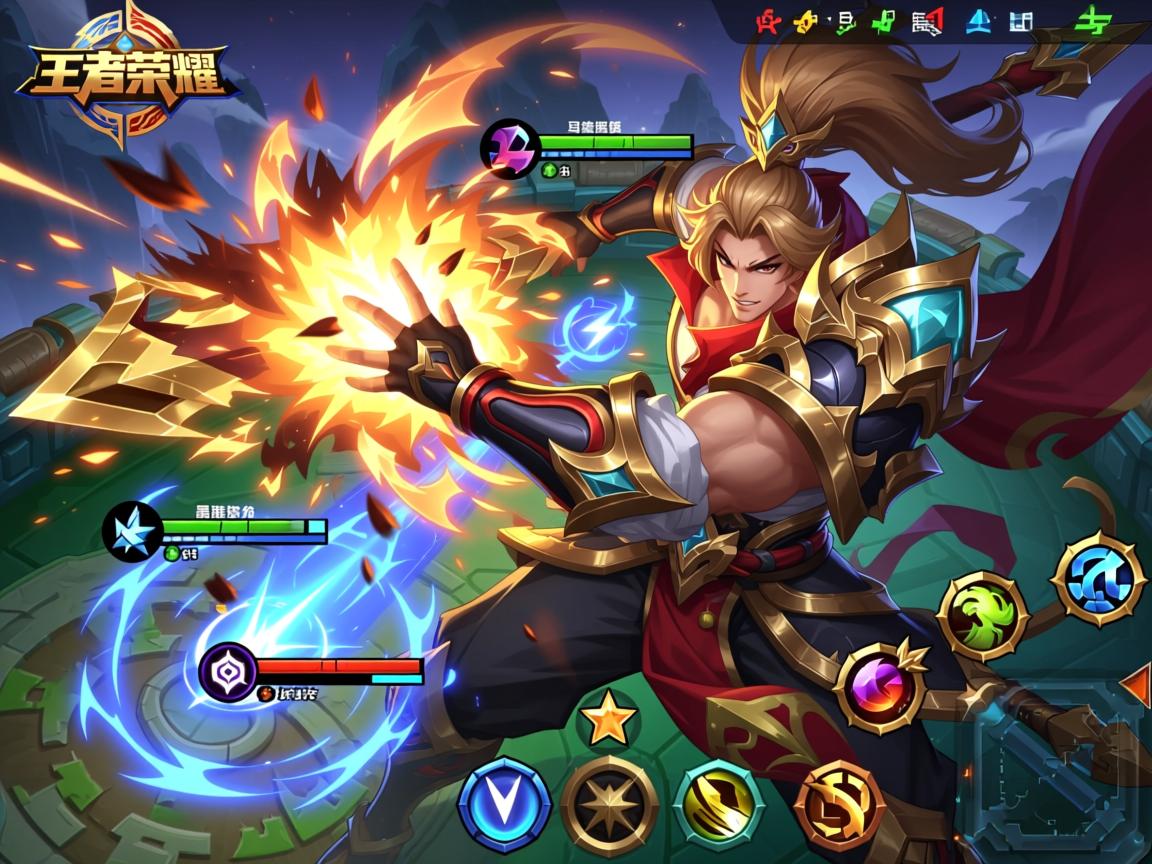The image size is (1152, 864).
Task: Click the red glyph icon in top bar
Action: coord(768,22)
